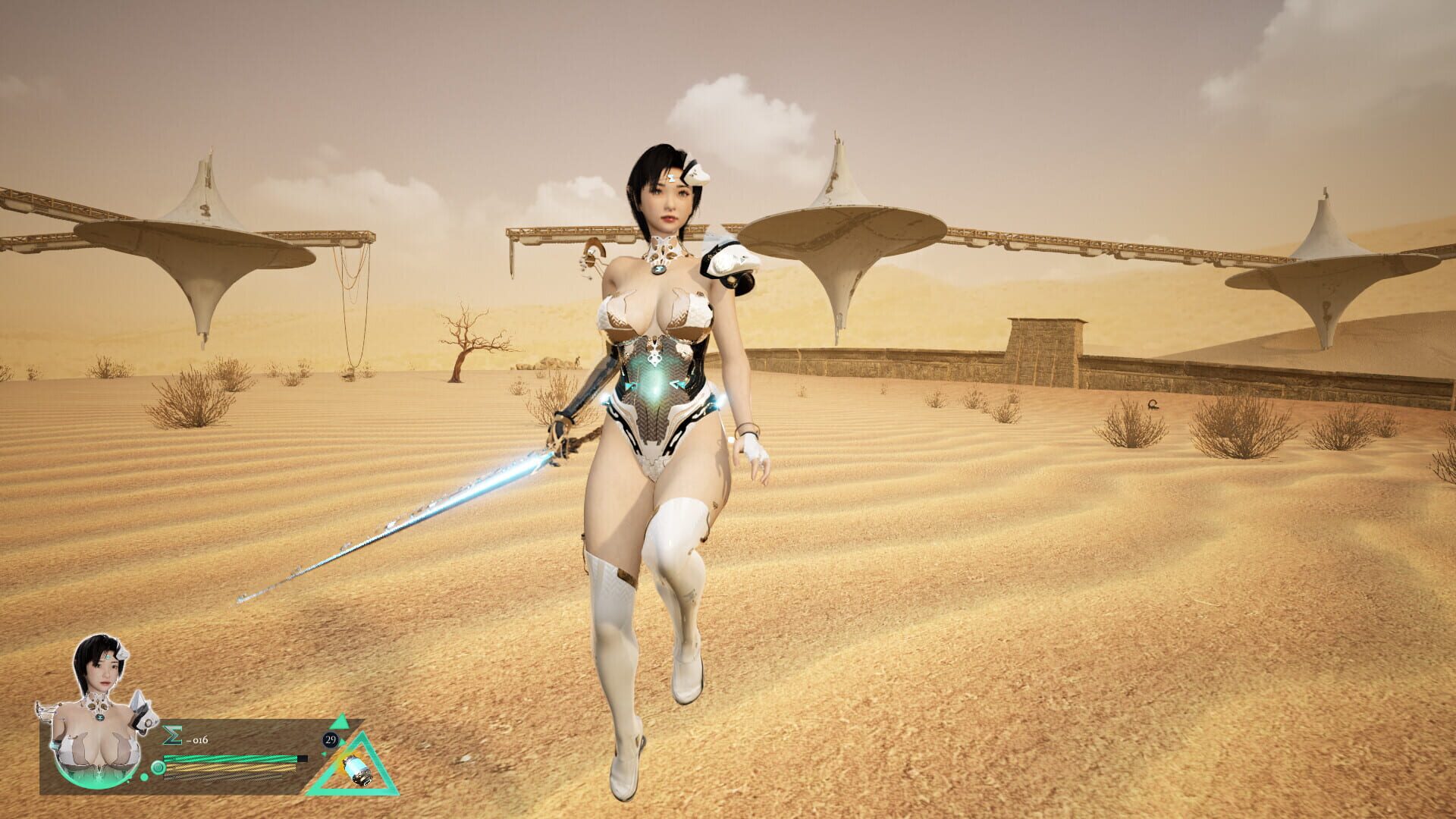The width and height of the screenshot is (1456, 819).
Task: Click the pendant emblem on the portrait's necklace
Action: (x=100, y=717)
